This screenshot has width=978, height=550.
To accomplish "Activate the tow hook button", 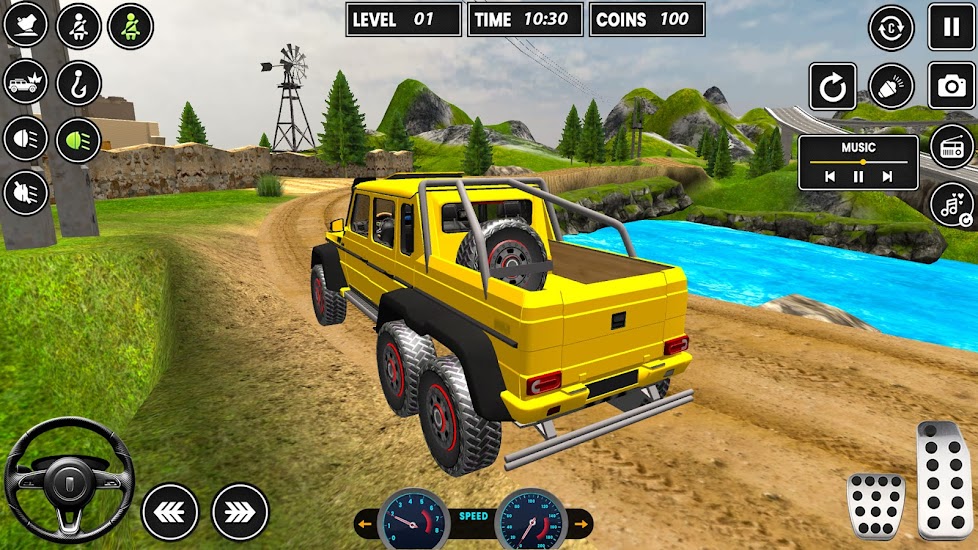I will 79,83.
